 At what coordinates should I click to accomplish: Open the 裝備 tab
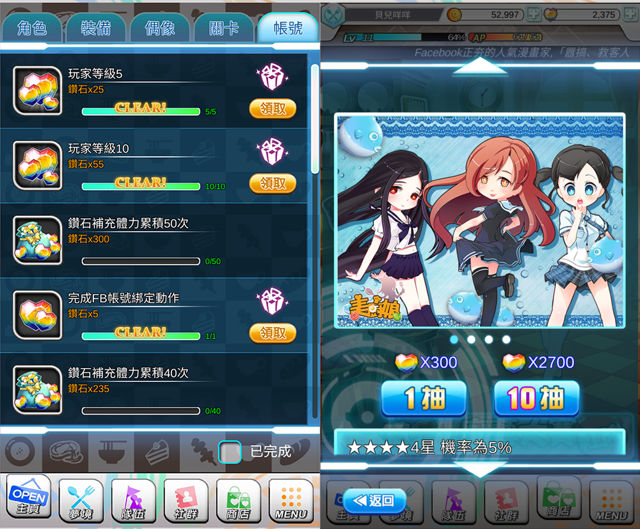click(x=97, y=27)
